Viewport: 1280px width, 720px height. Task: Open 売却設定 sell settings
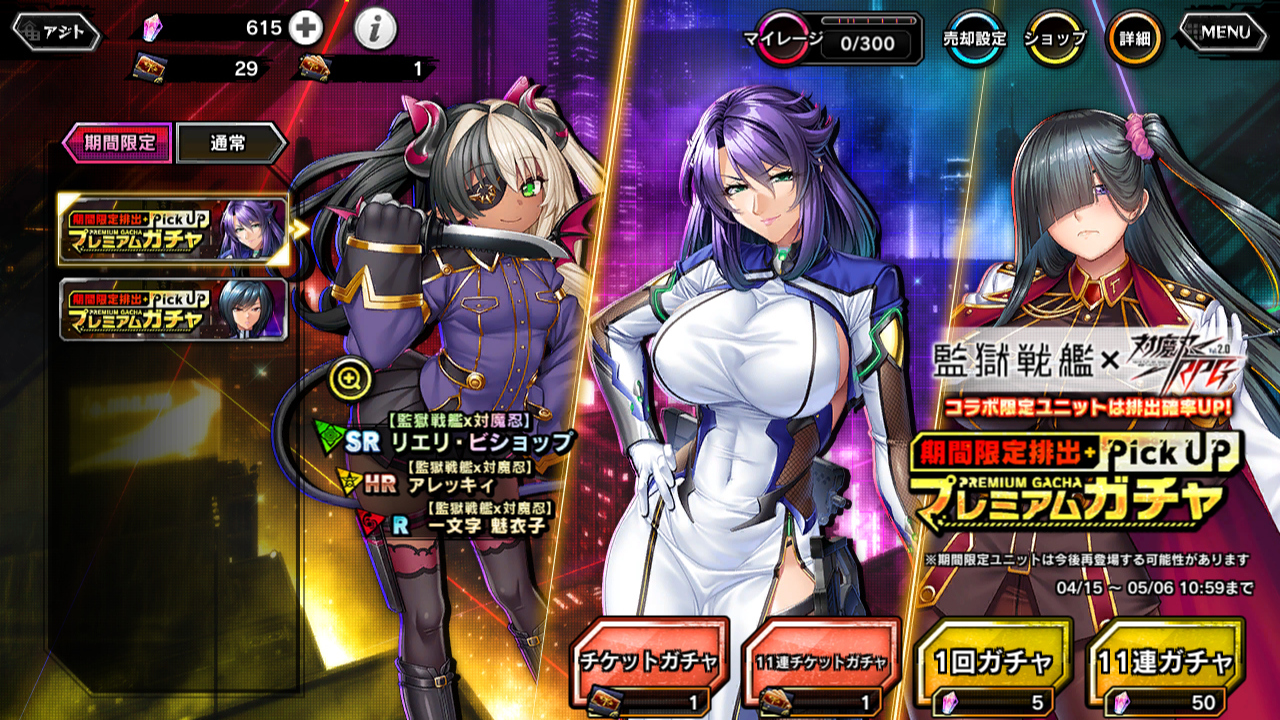coord(974,39)
